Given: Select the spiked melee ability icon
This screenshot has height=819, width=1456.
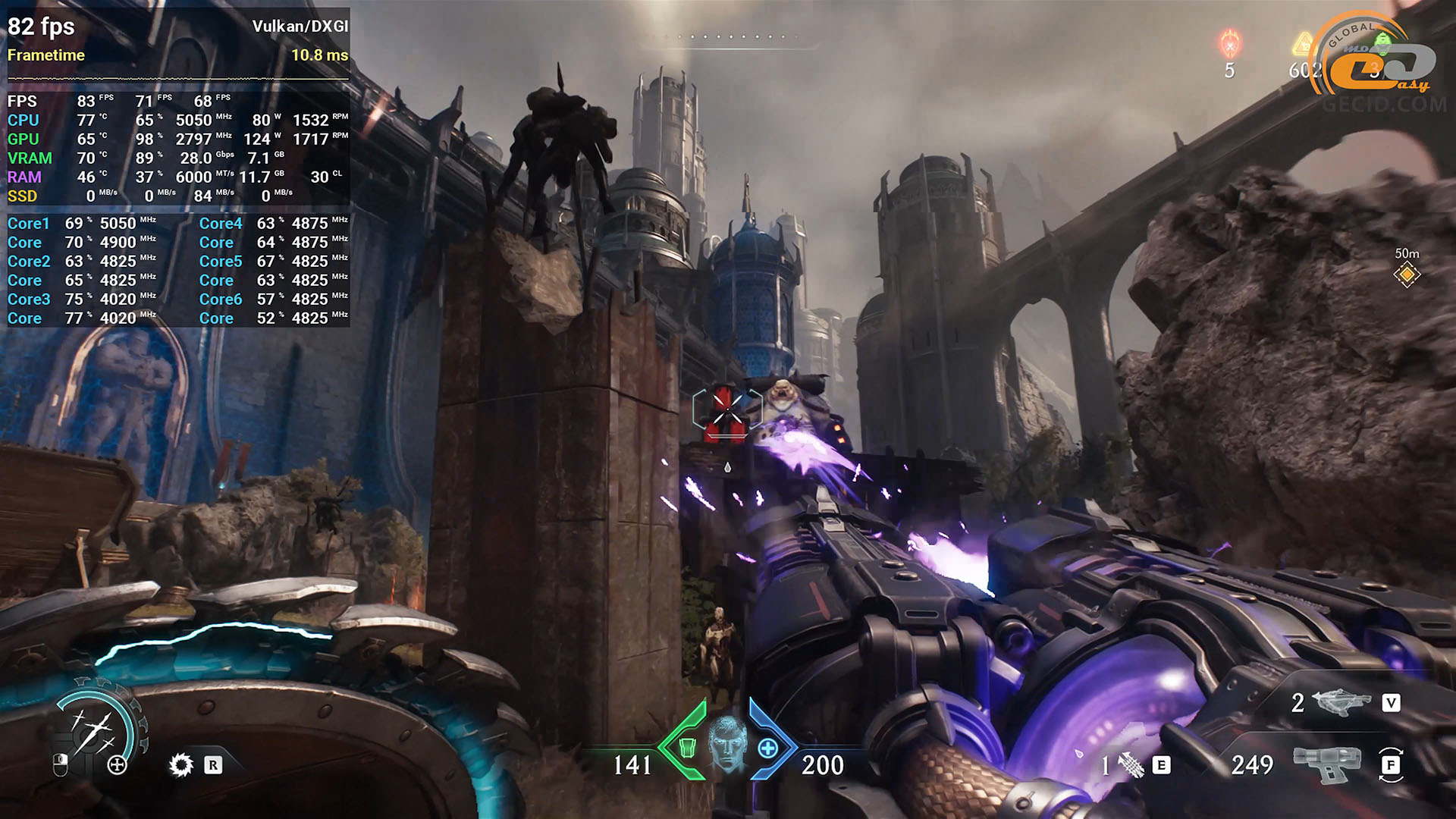Looking at the screenshot, I should click(x=180, y=764).
